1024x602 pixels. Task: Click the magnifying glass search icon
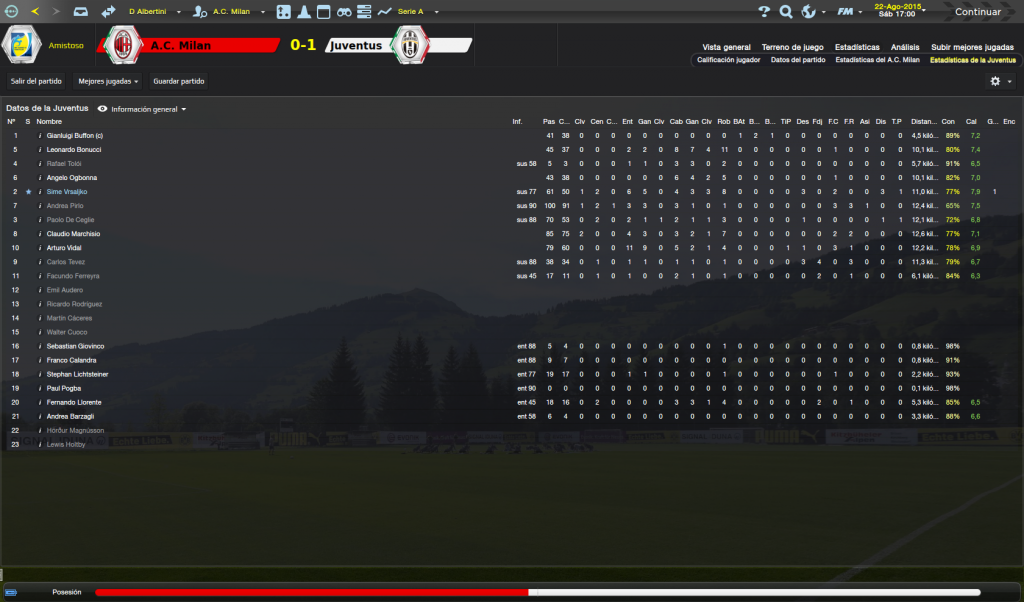tap(786, 12)
